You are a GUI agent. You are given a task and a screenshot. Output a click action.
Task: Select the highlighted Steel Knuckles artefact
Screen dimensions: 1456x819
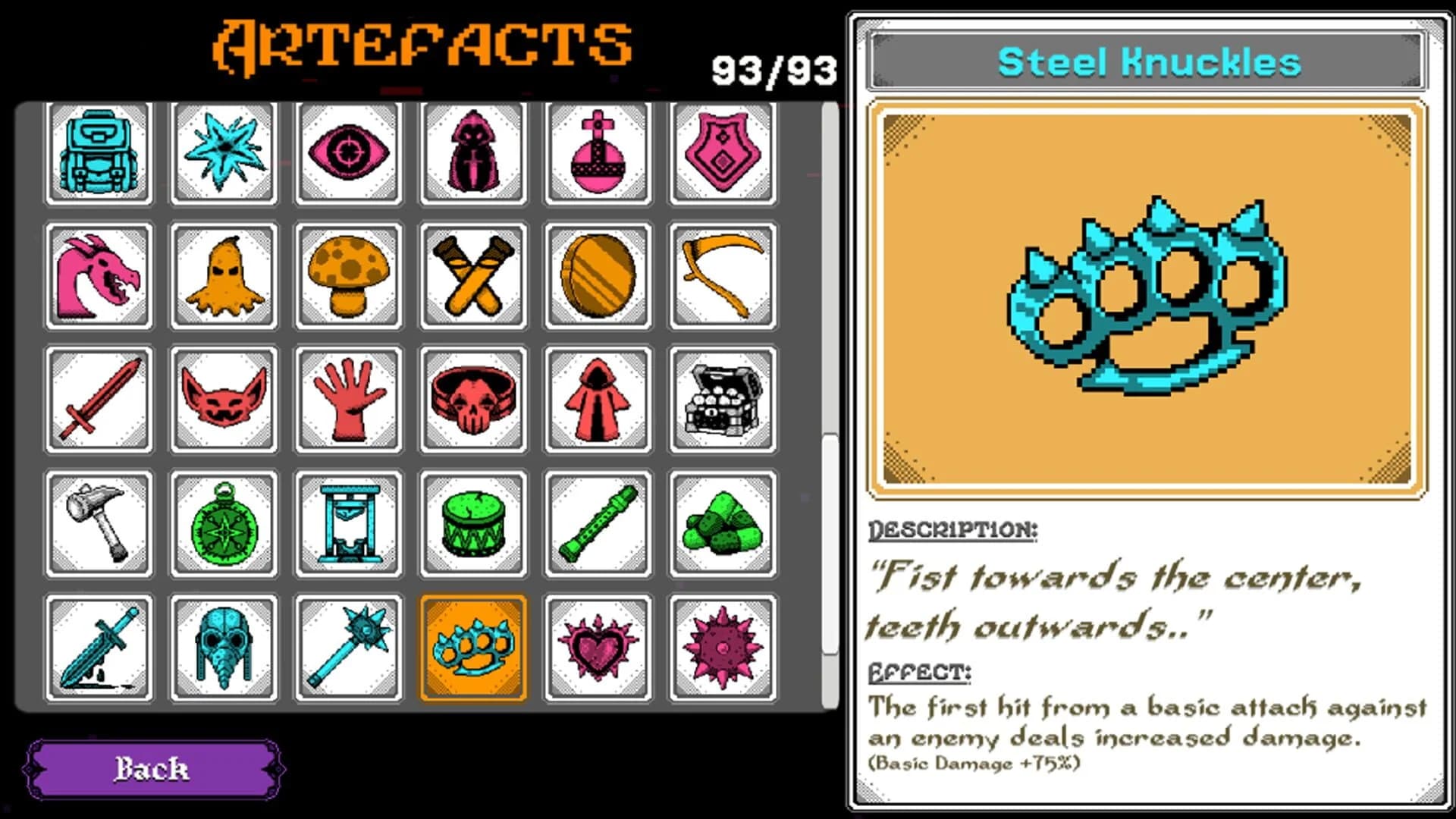[473, 651]
